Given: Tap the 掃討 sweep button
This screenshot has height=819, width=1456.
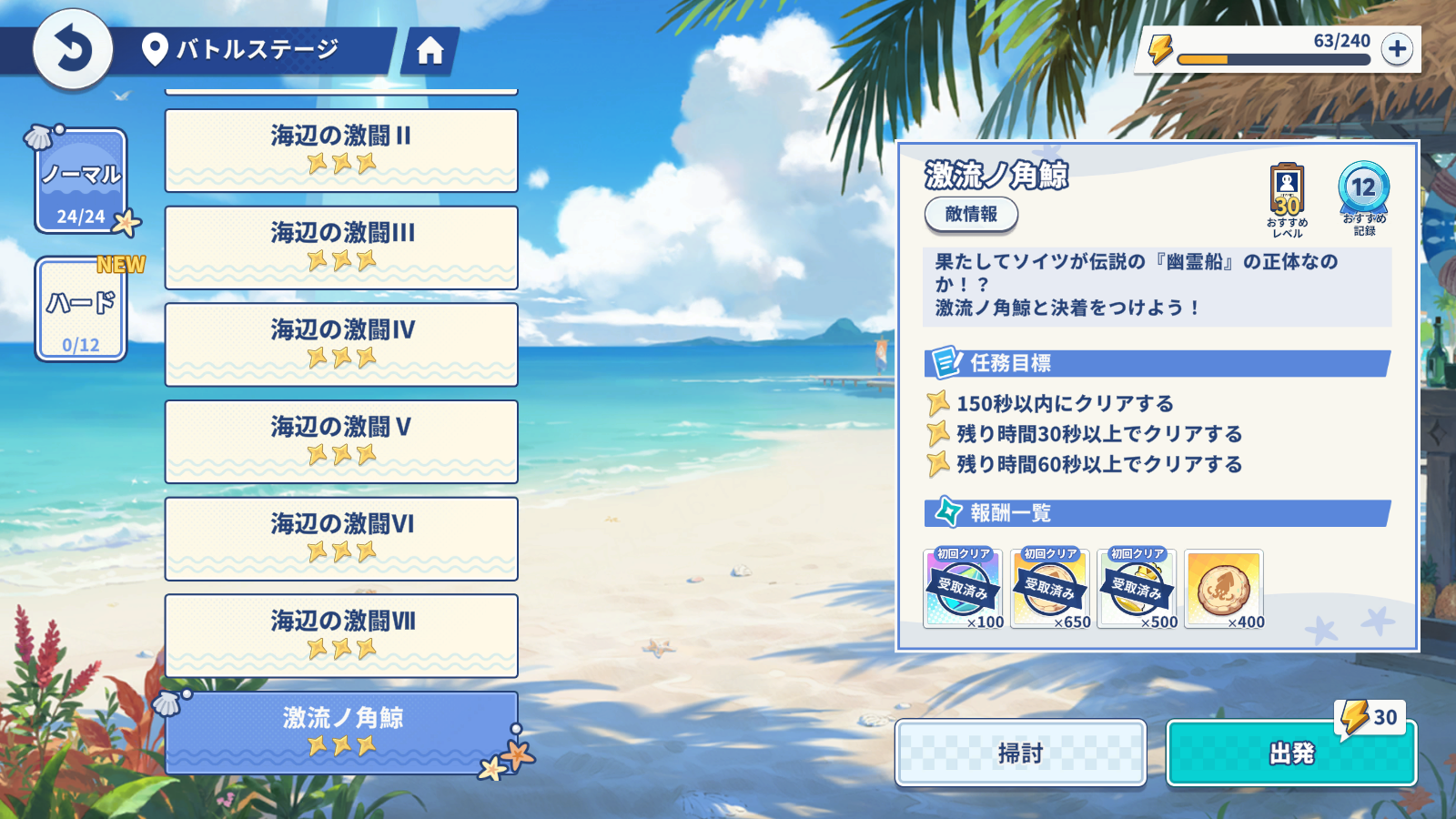Looking at the screenshot, I should pos(1020,753).
